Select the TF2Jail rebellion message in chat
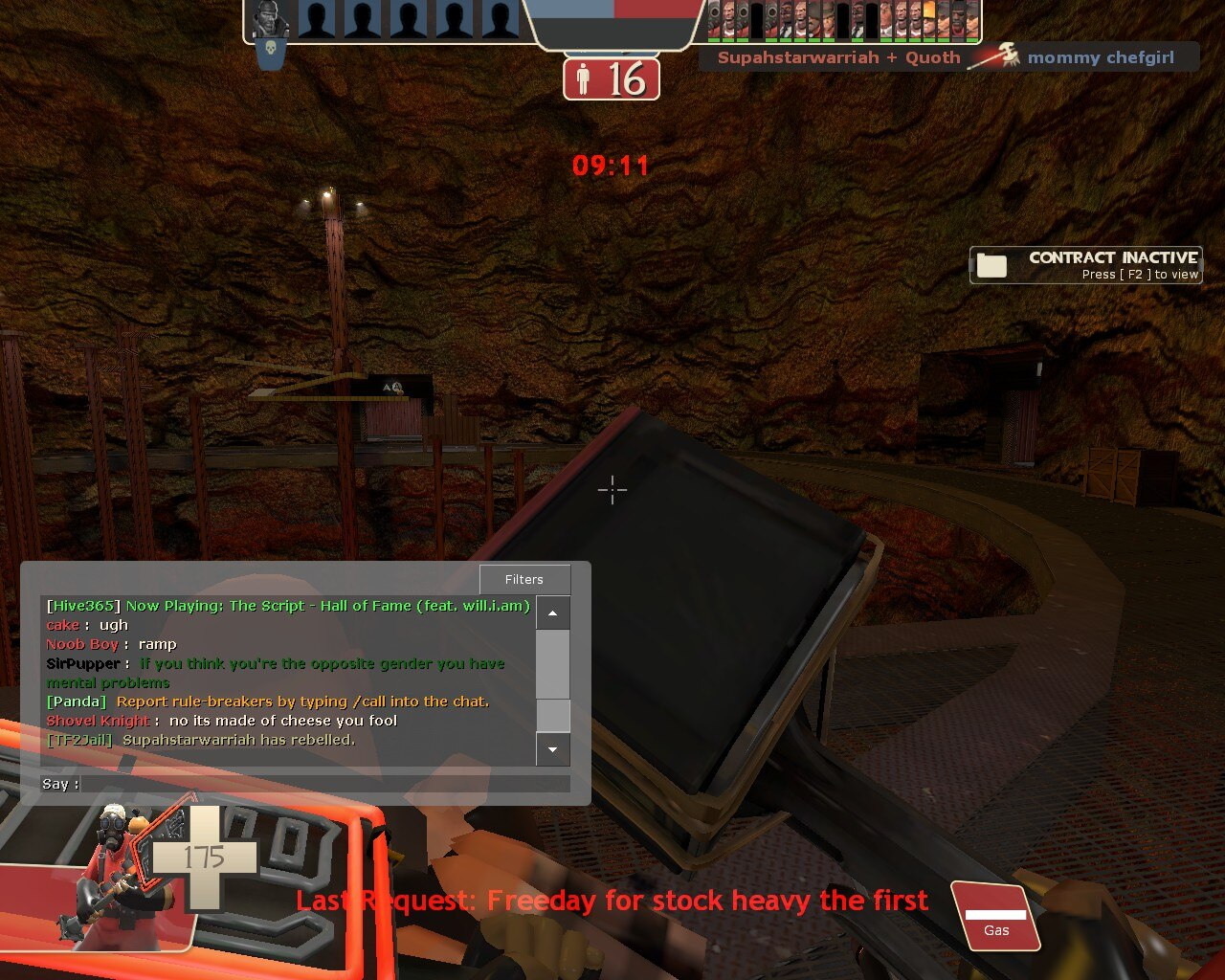The width and height of the screenshot is (1225, 980). click(199, 739)
